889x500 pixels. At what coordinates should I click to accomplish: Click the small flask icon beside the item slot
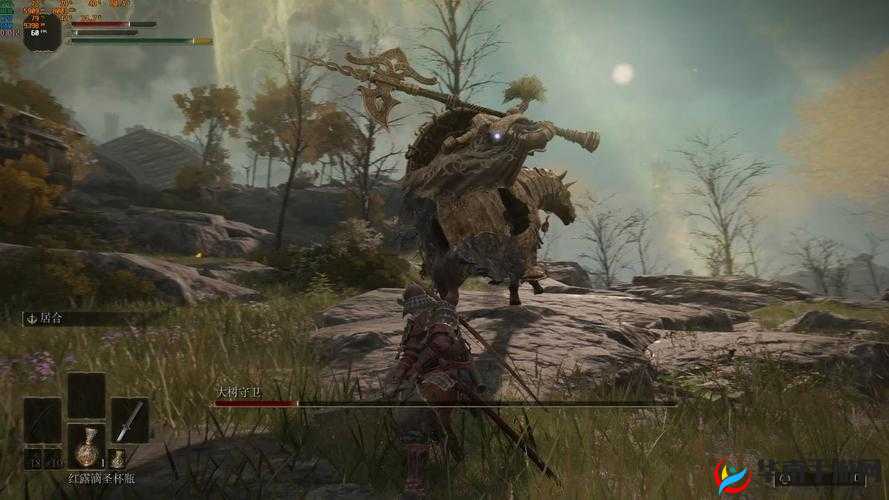tap(117, 459)
